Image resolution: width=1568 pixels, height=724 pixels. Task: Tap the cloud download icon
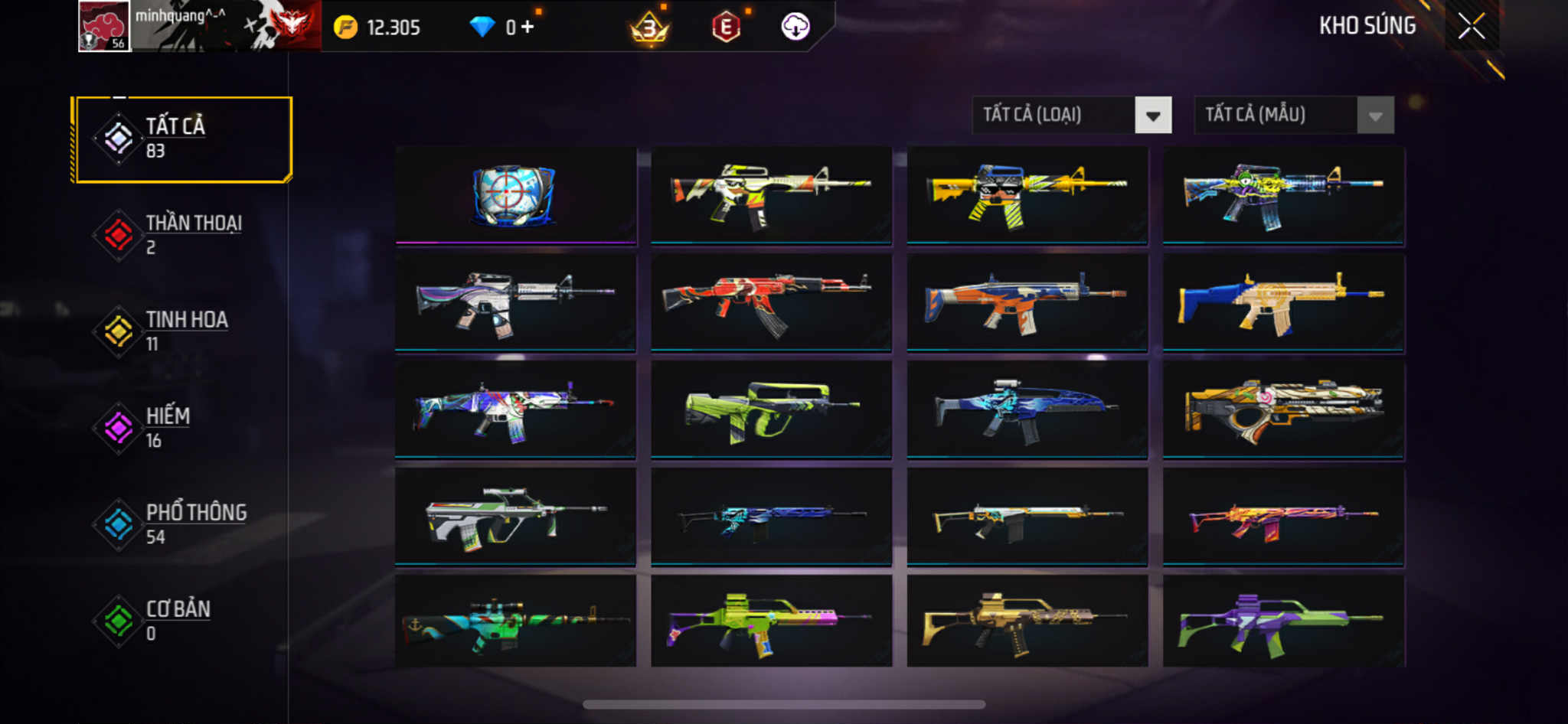tap(795, 27)
